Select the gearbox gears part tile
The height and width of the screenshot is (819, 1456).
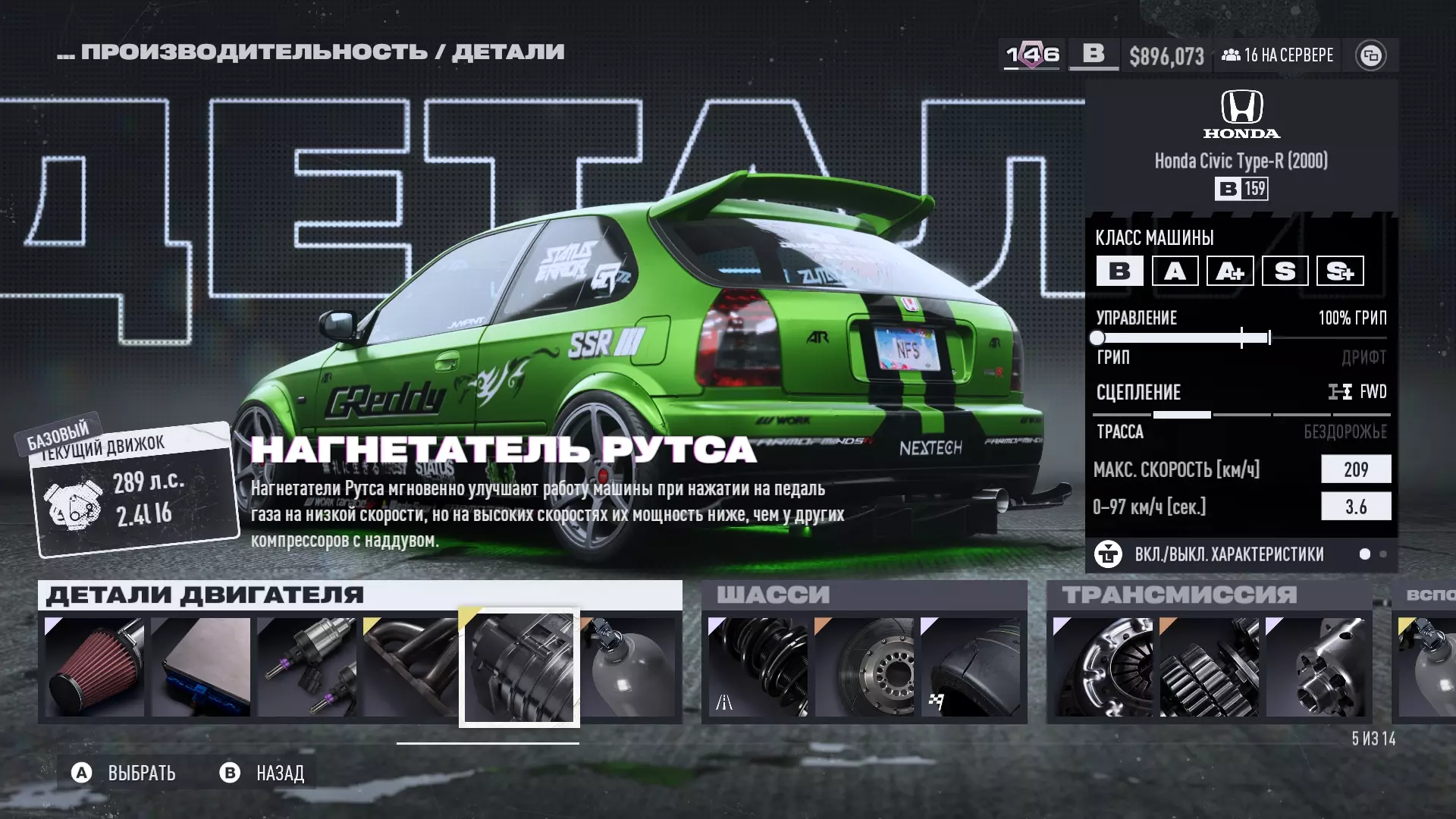[x=1209, y=667]
